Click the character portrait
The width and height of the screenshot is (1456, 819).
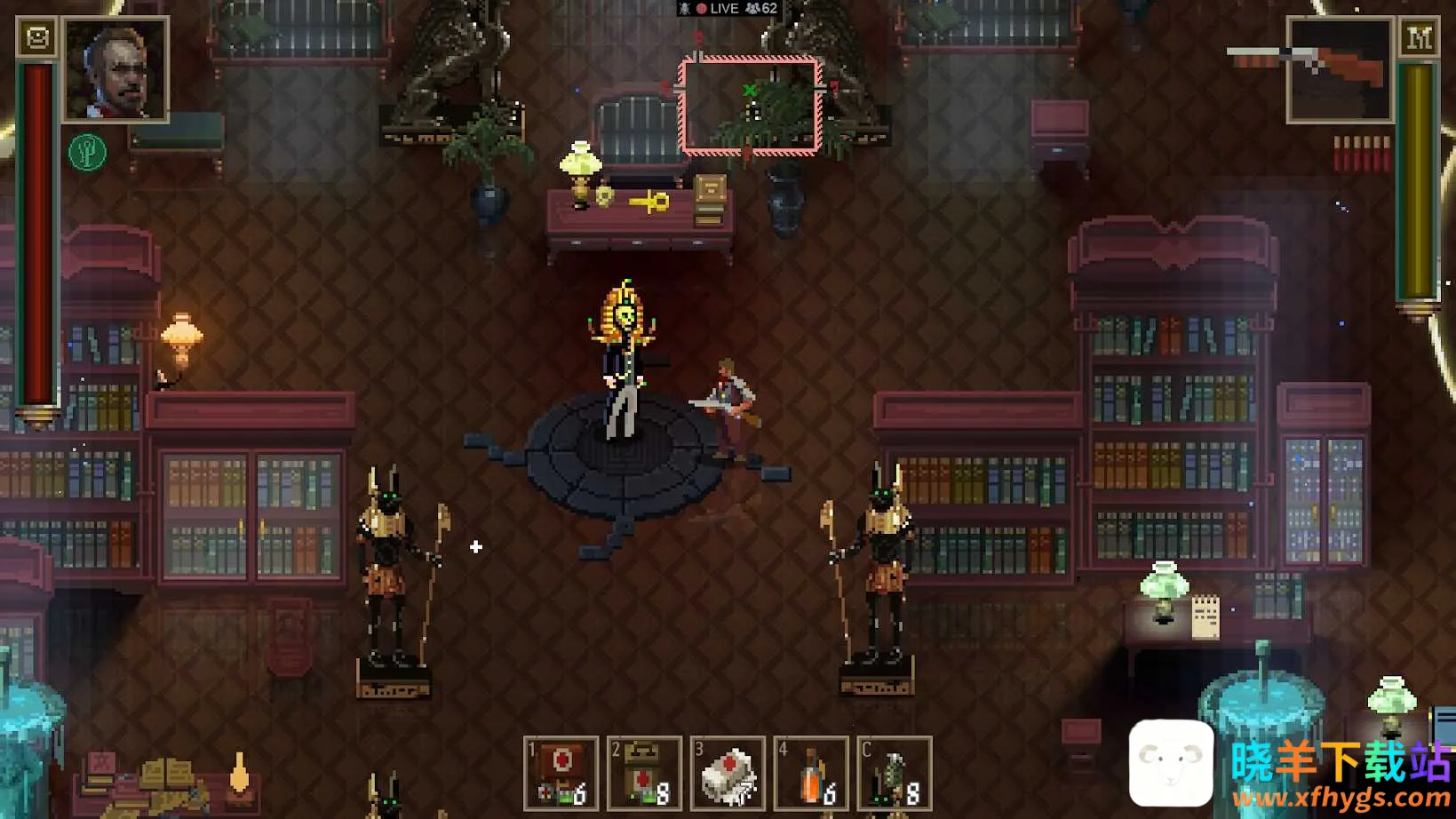(115, 69)
